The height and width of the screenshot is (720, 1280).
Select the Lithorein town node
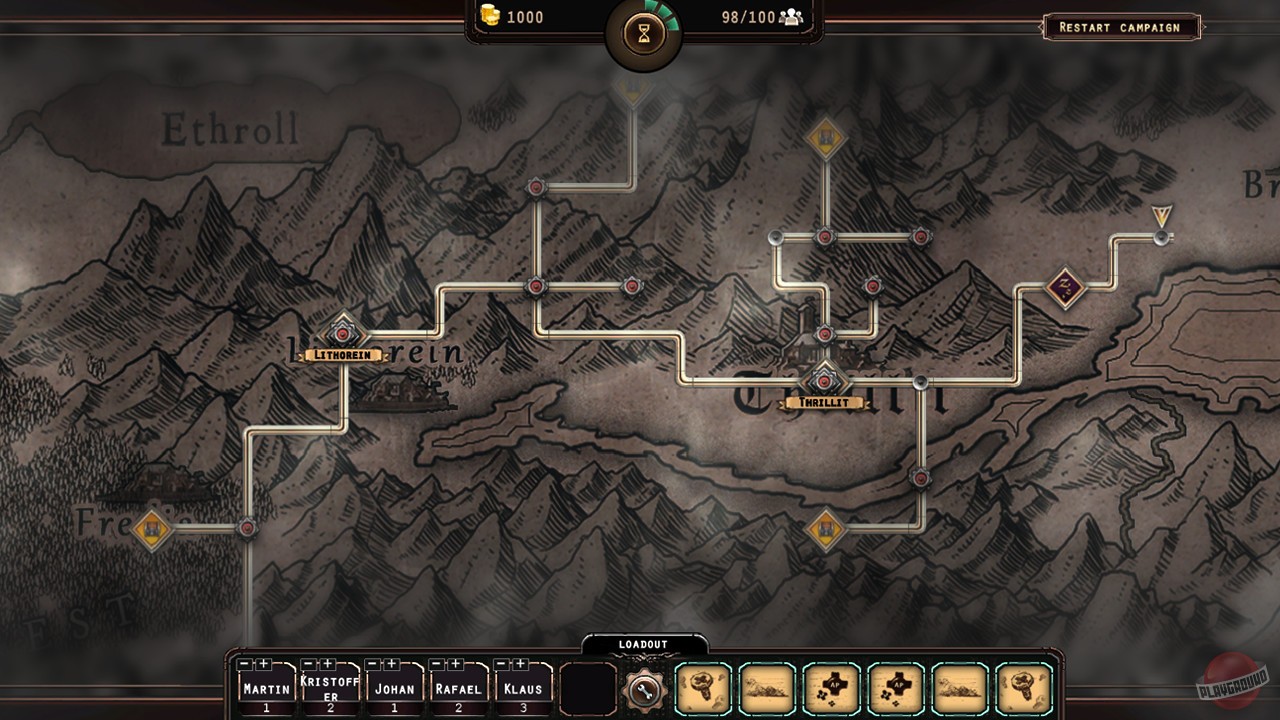343,334
